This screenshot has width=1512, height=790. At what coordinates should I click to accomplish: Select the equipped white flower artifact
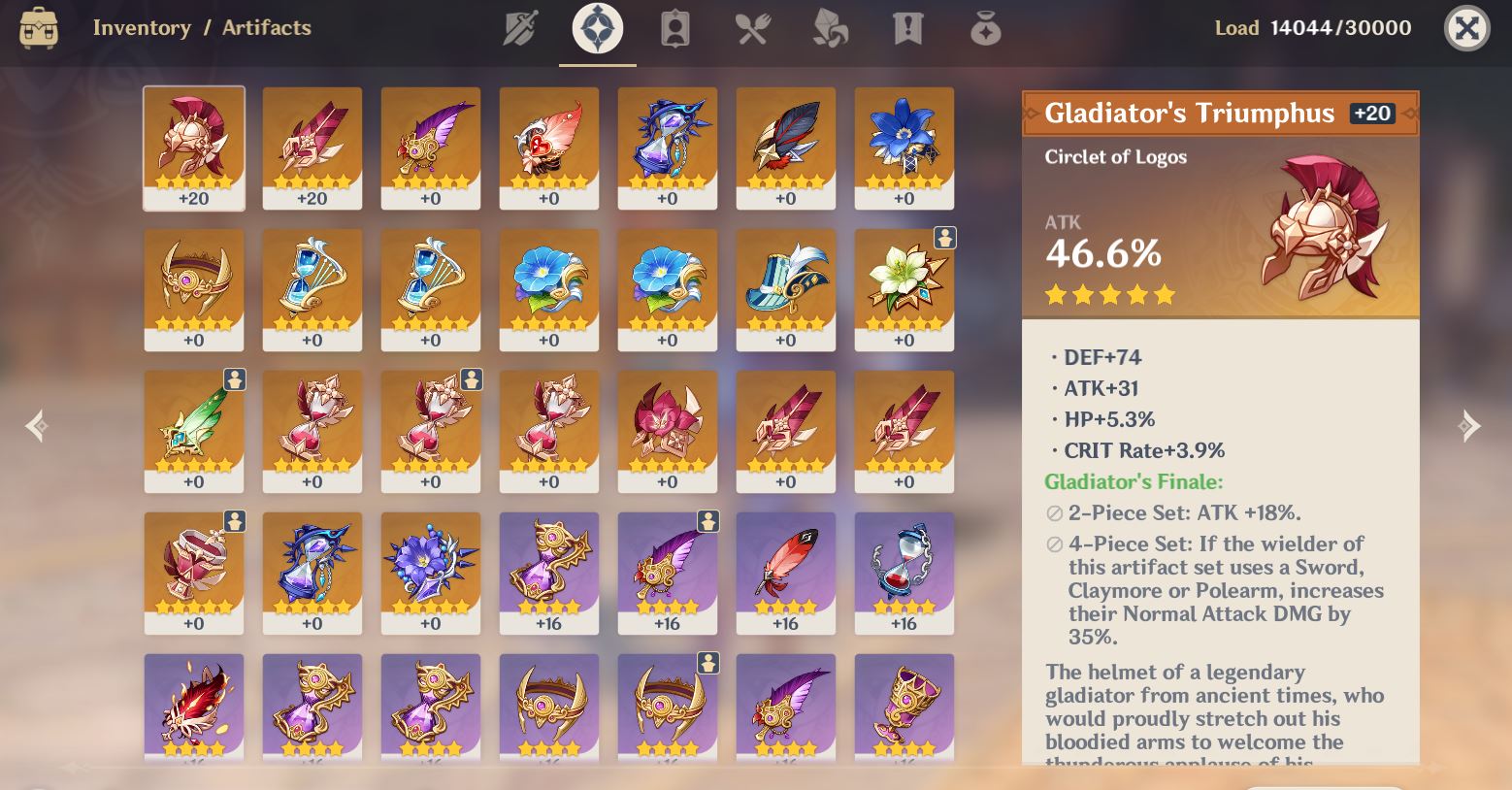coord(904,288)
